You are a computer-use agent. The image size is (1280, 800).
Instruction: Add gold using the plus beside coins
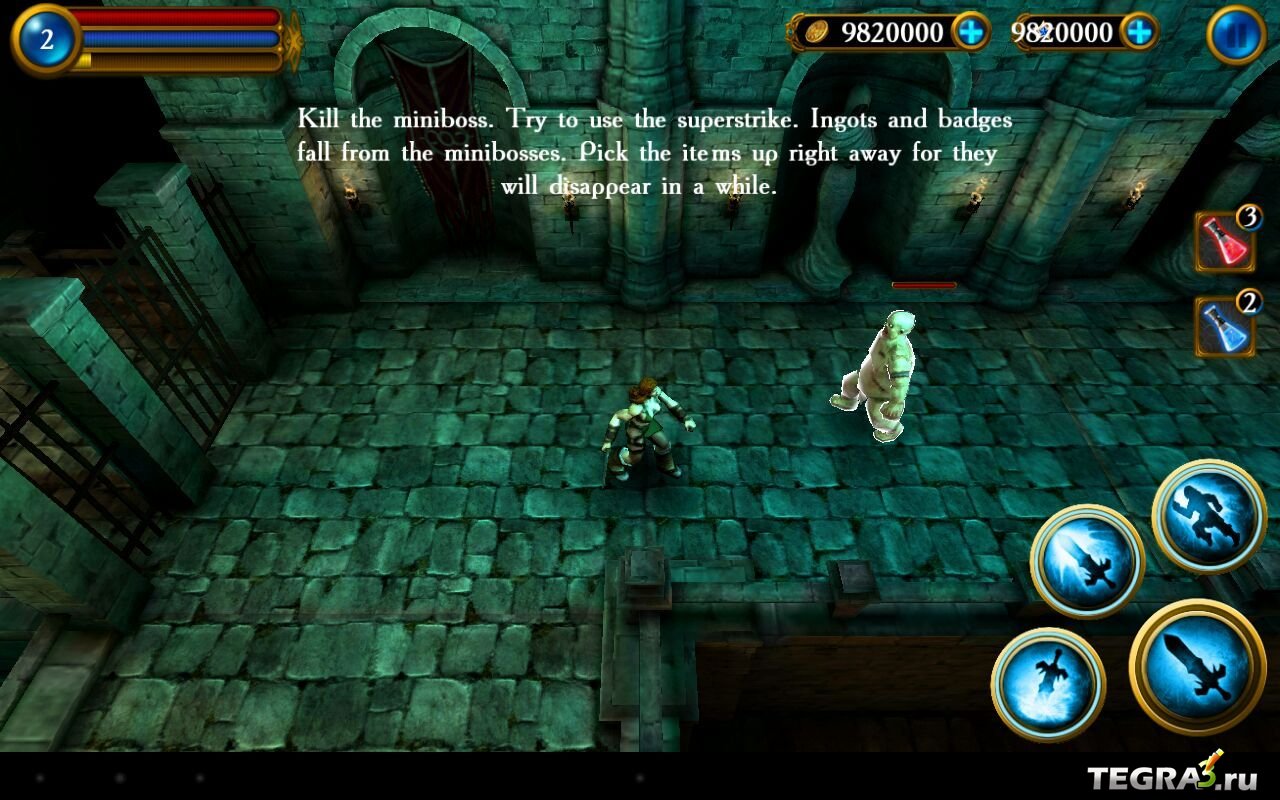click(970, 33)
